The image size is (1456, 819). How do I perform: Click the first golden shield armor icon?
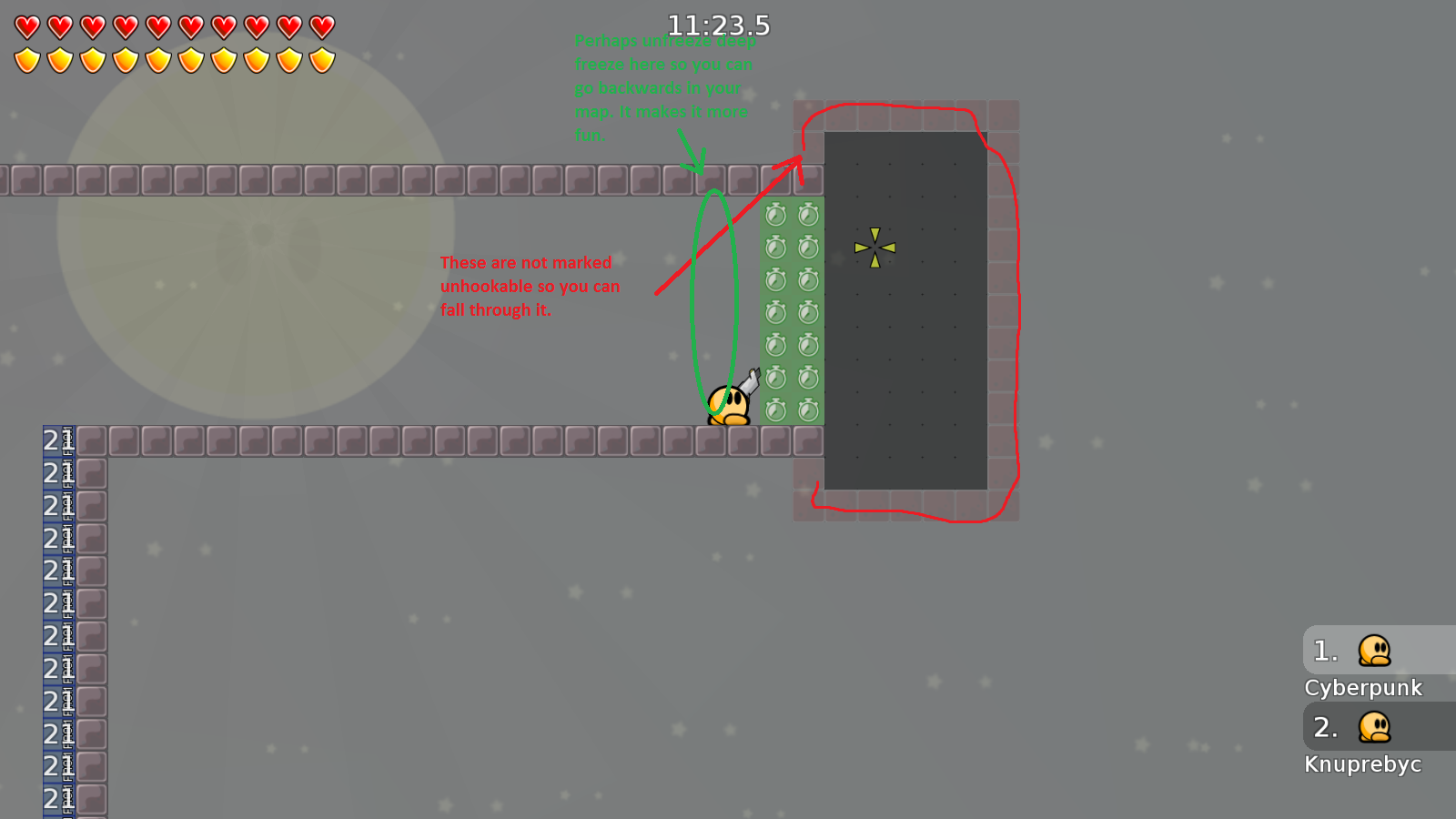coord(26,59)
